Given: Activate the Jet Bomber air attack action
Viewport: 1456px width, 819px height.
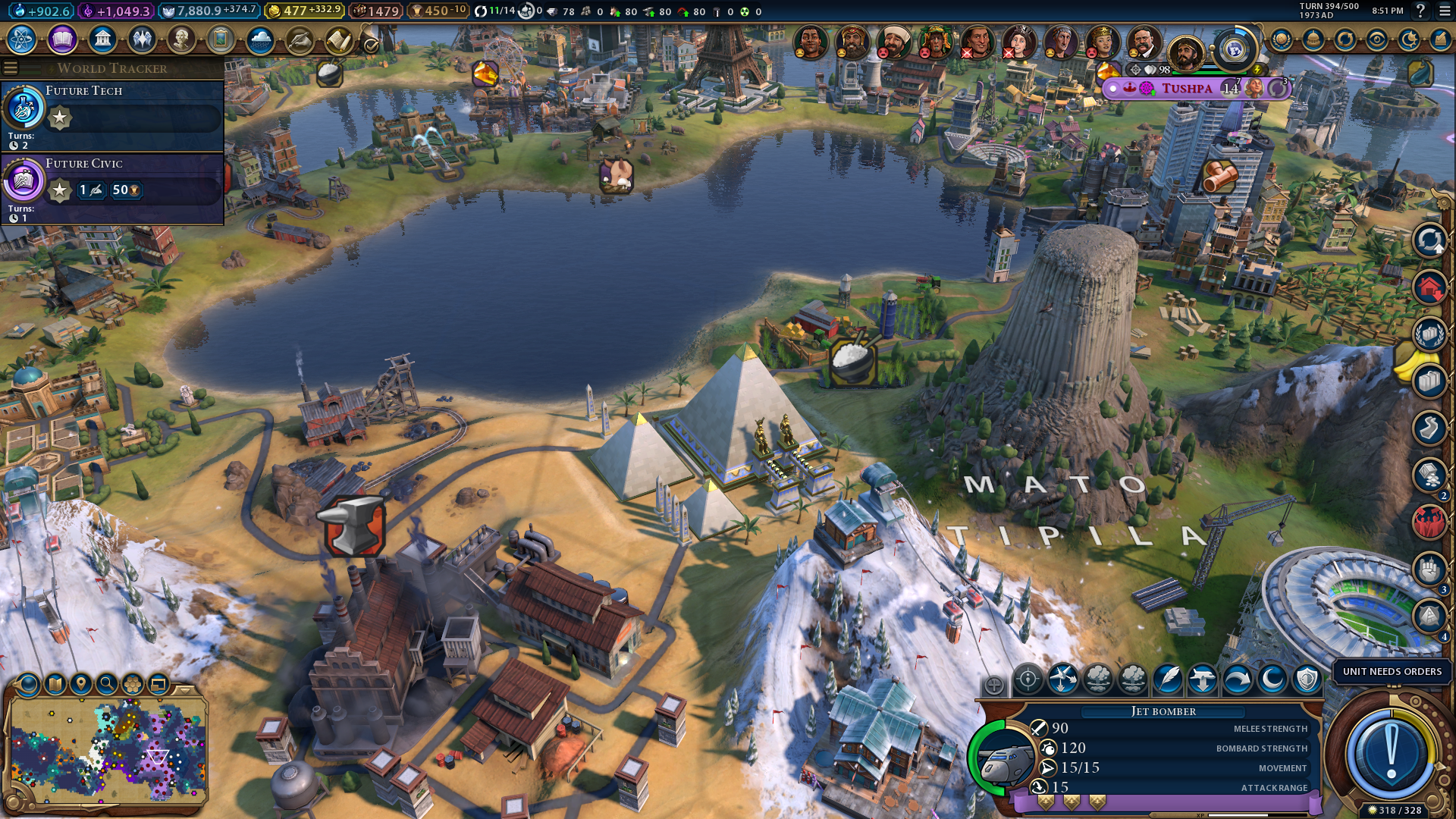Looking at the screenshot, I should click(1028, 679).
